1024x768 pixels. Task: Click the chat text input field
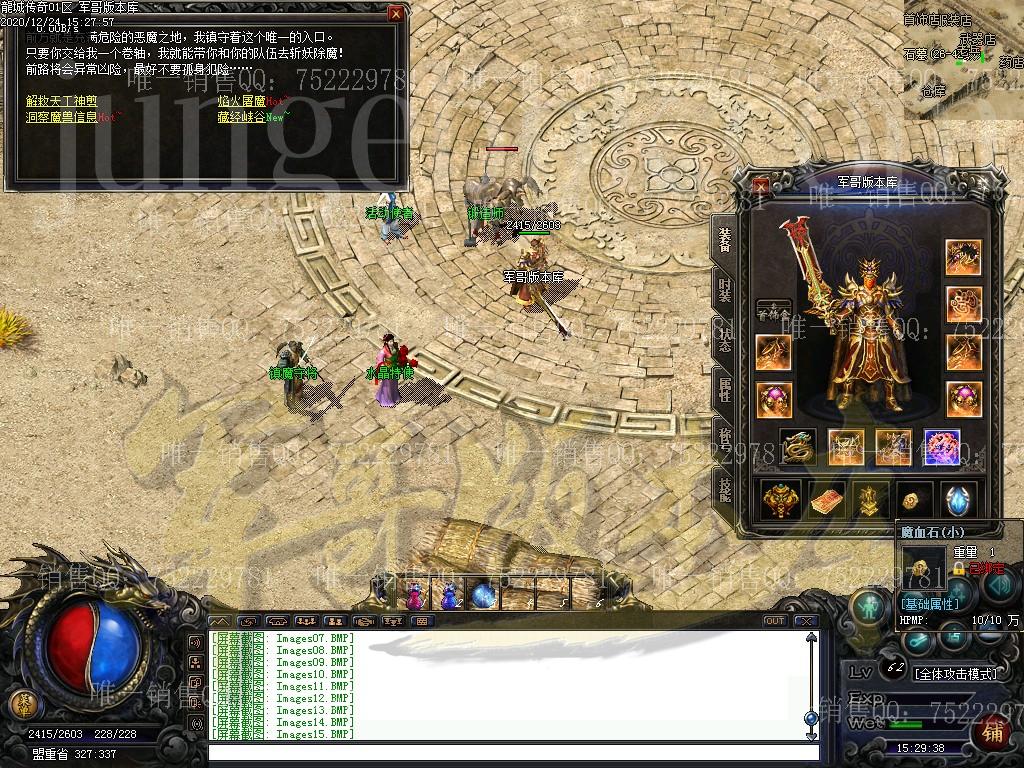click(510, 751)
